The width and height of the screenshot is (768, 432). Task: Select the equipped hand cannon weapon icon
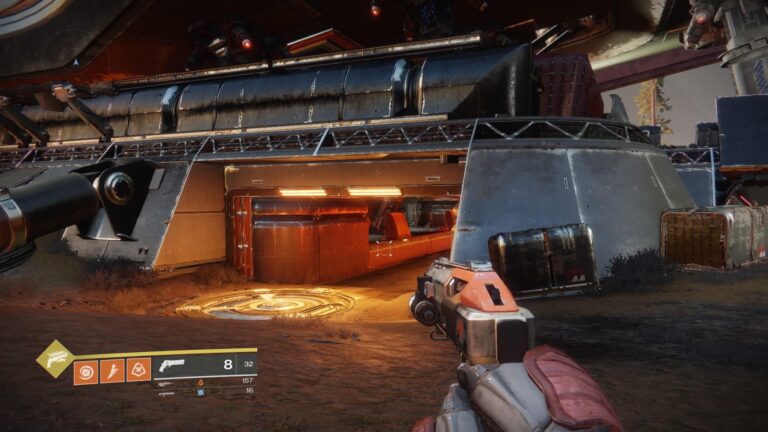[172, 365]
